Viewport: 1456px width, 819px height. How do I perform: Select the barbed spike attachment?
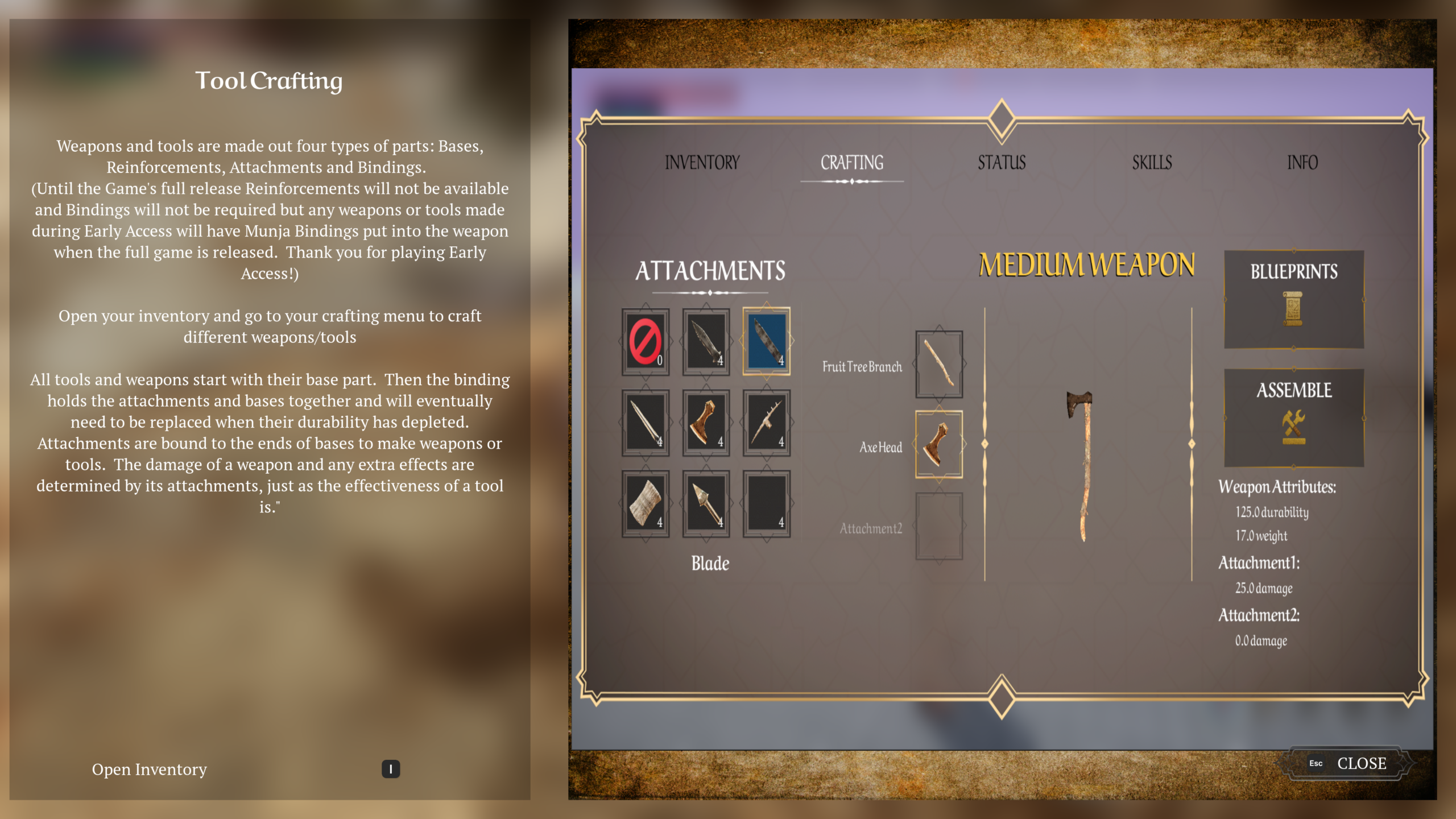(x=766, y=423)
